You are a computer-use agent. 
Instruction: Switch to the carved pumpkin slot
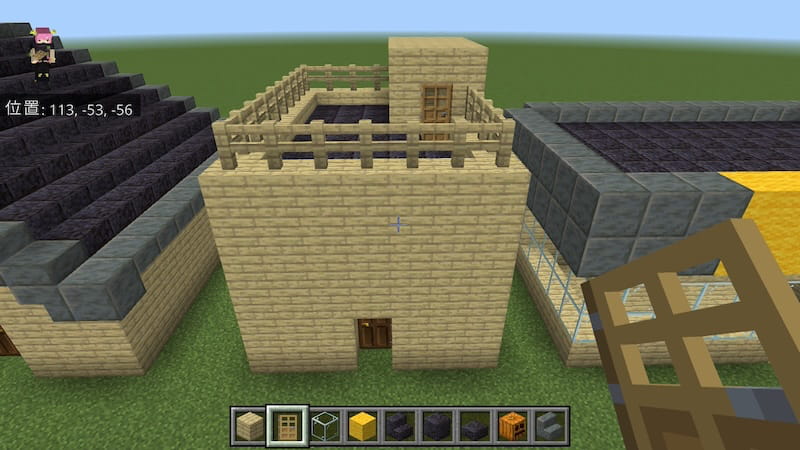[511, 427]
